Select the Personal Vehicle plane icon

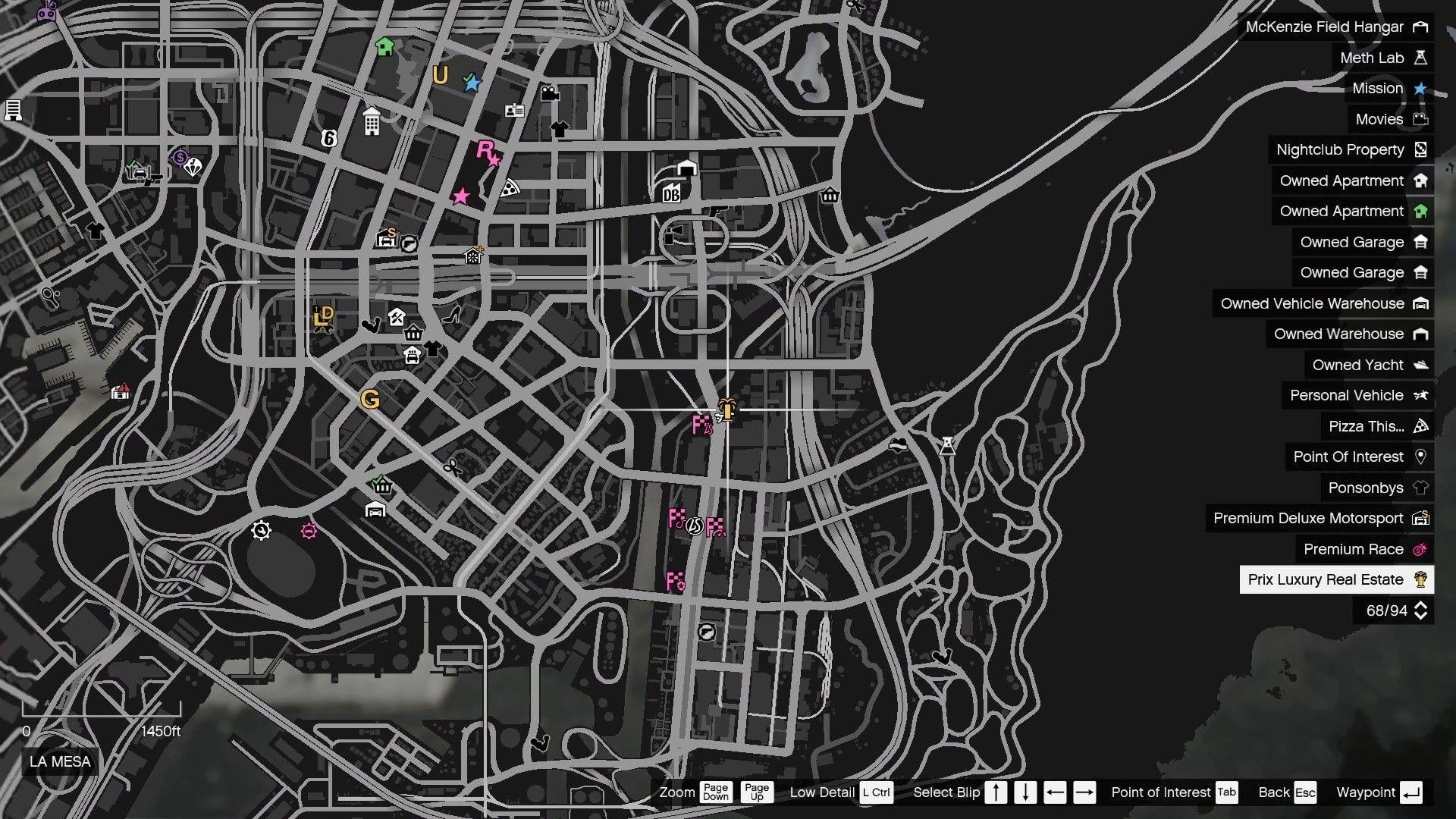point(1420,395)
